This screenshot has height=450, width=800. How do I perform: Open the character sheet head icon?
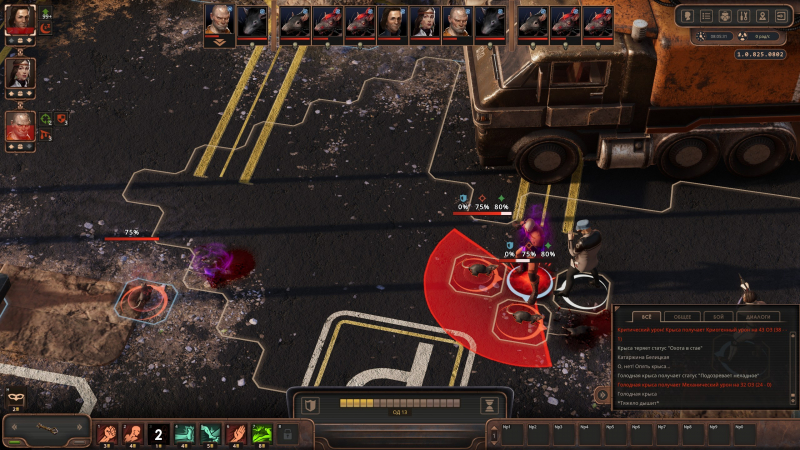(x=689, y=15)
